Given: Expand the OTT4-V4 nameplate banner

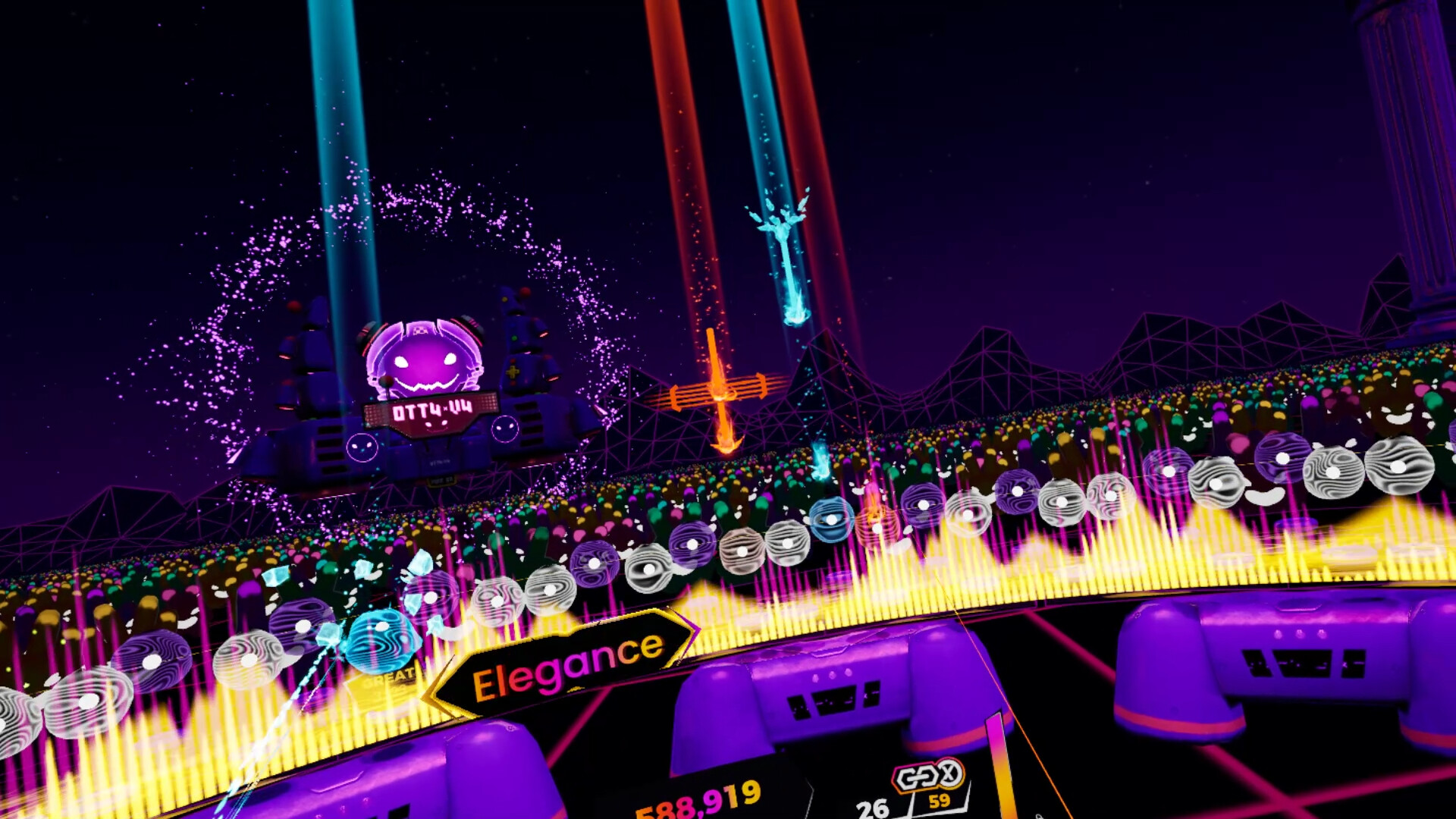Looking at the screenshot, I should click(434, 409).
